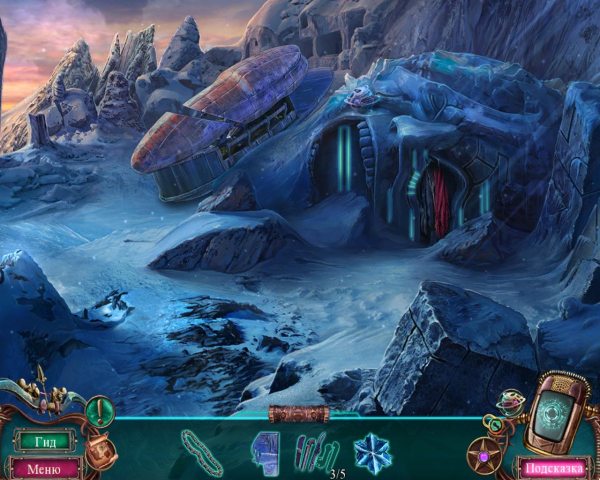Click the star amulet with purple gem
Viewport: 600px width, 480px height.
tap(486, 454)
